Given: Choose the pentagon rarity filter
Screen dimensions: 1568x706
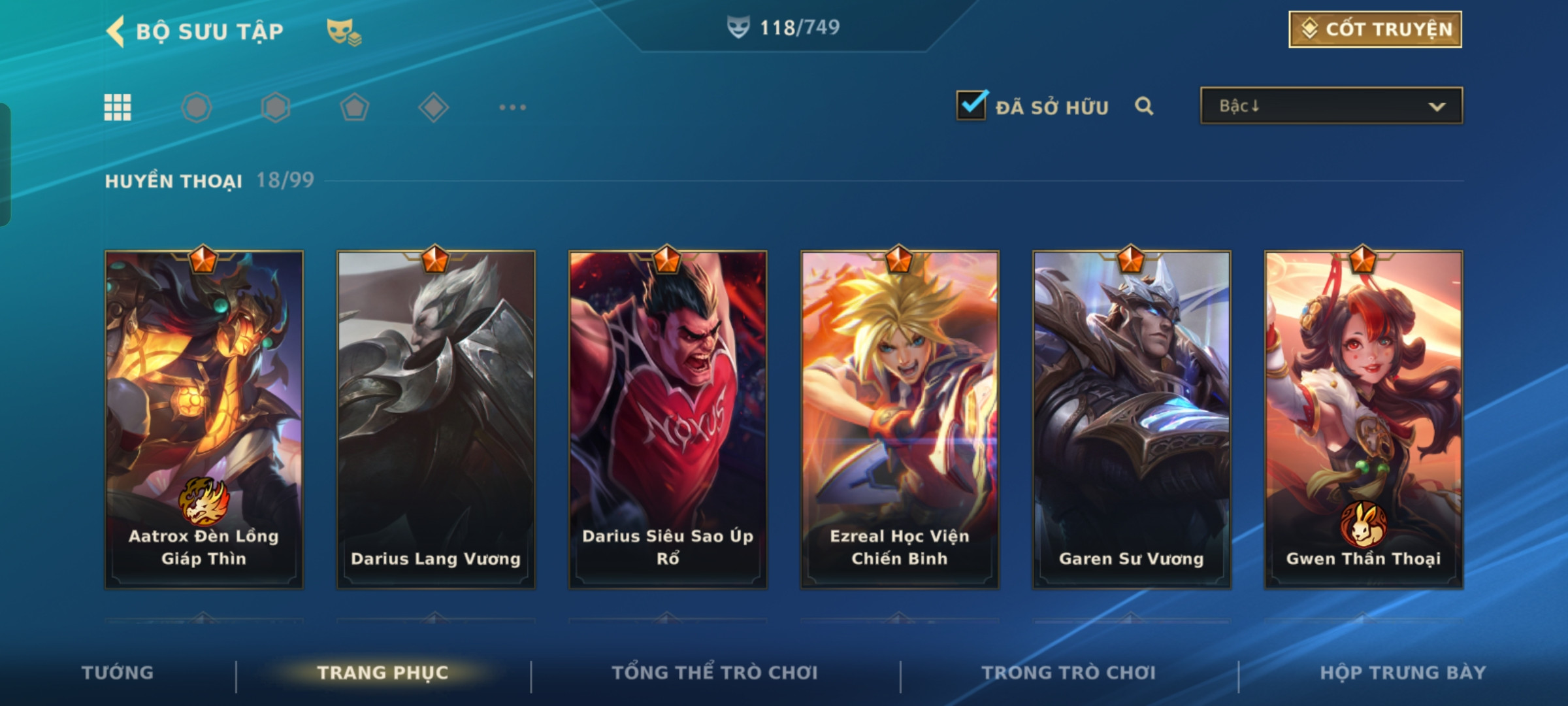Looking at the screenshot, I should 354,107.
